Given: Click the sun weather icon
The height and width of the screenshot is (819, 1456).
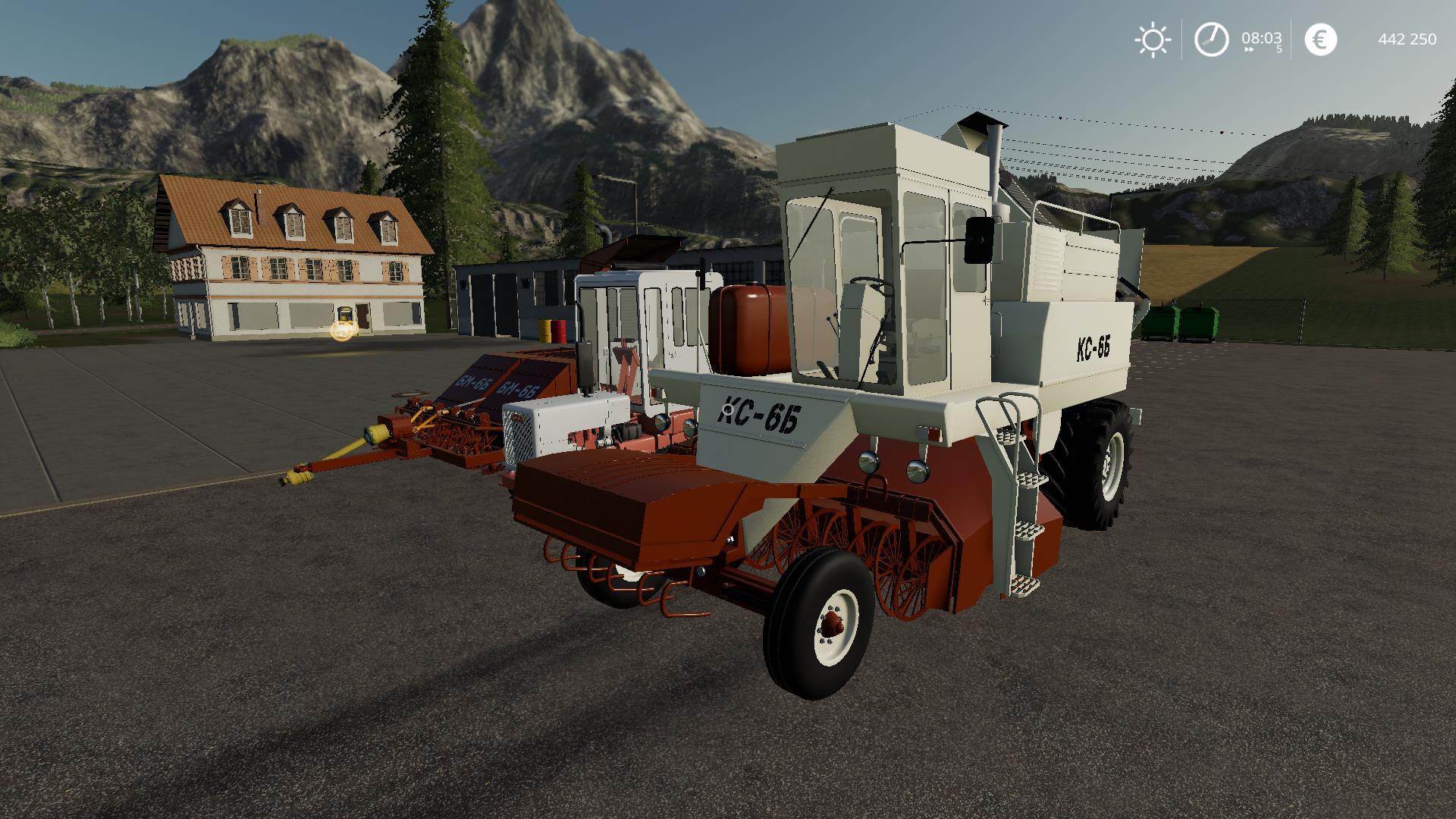Looking at the screenshot, I should click(x=1153, y=39).
